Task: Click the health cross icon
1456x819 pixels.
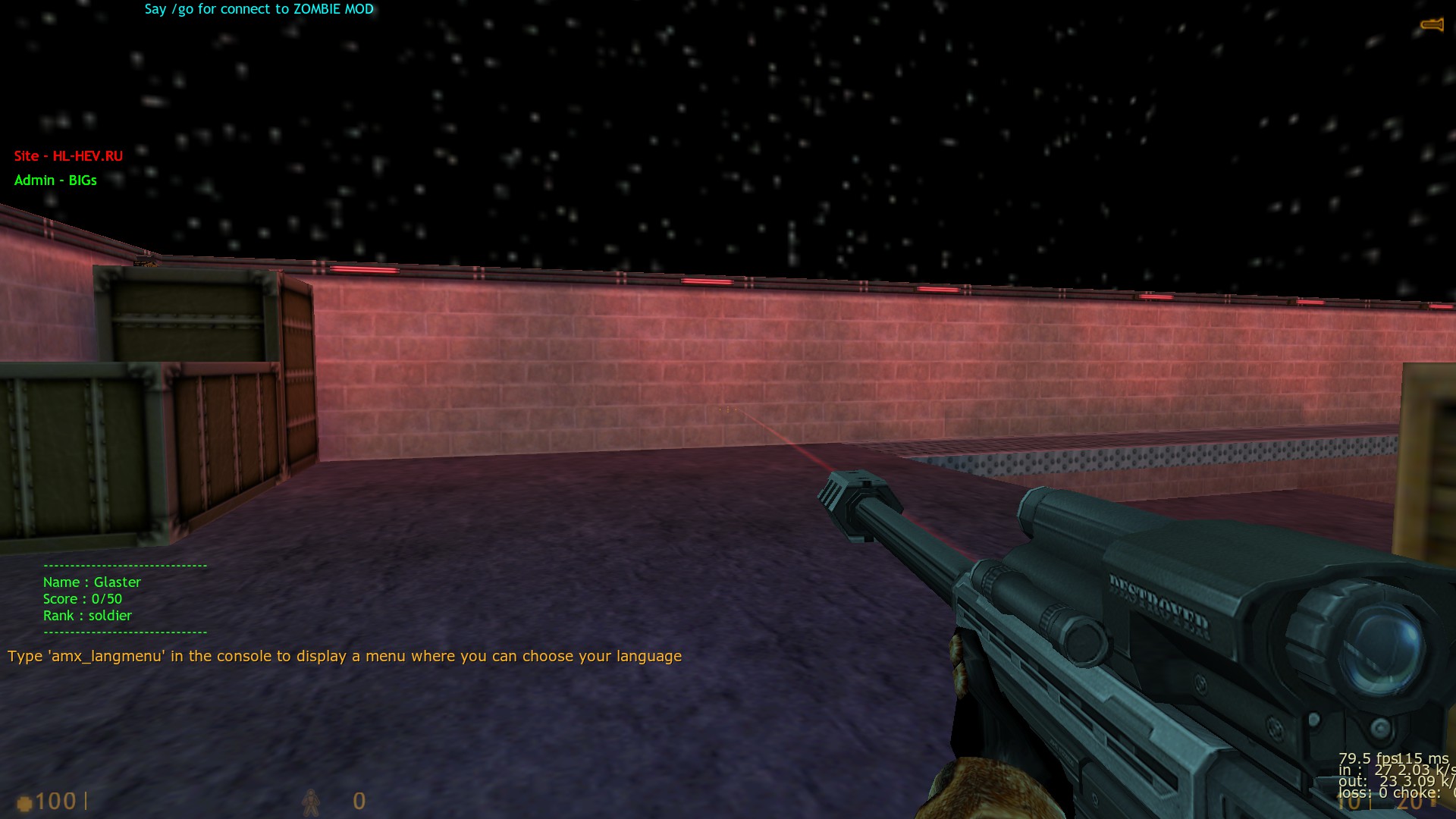Action: click(x=24, y=802)
